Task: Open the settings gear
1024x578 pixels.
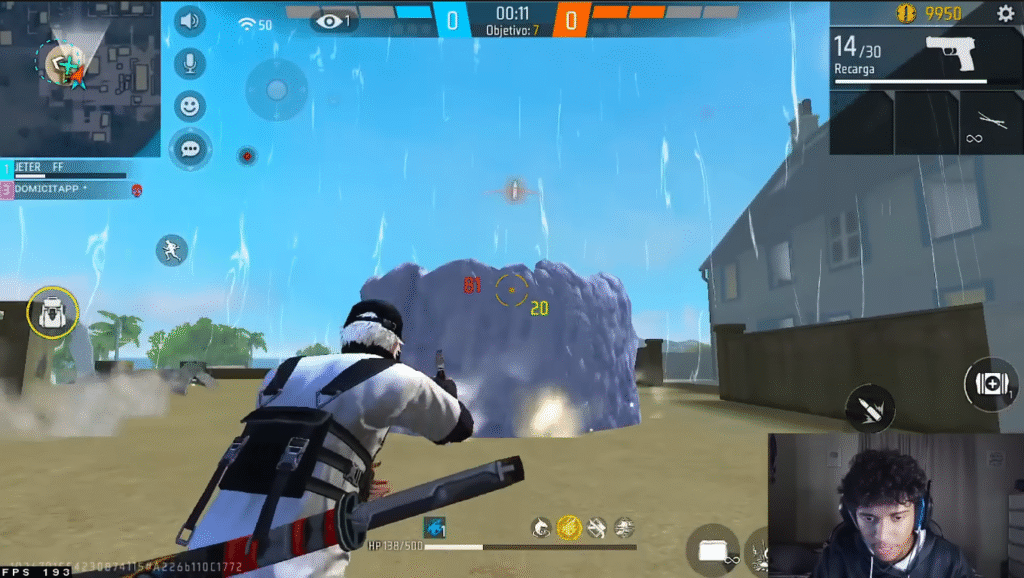Action: point(1005,13)
